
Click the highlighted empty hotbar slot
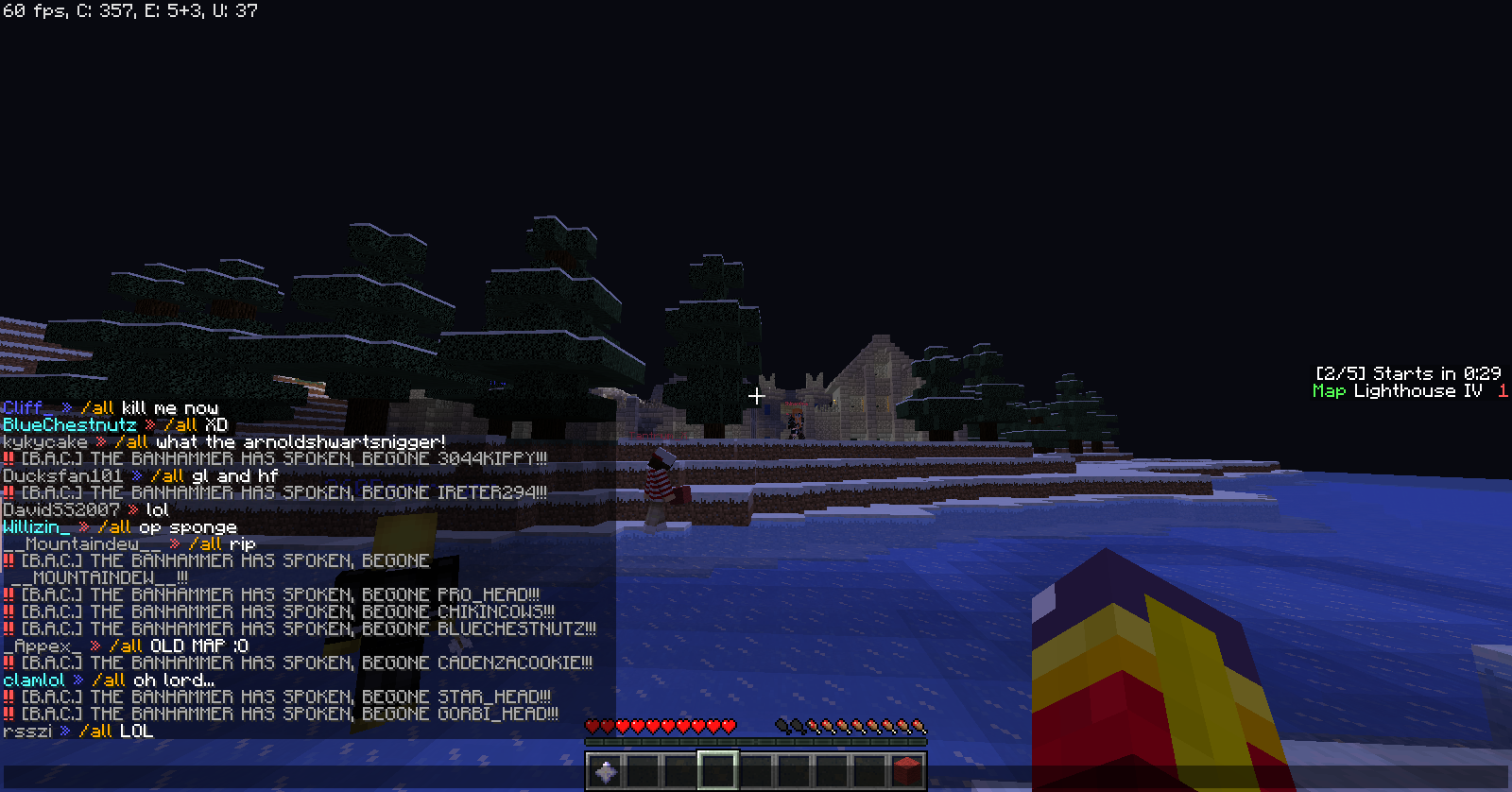click(718, 771)
